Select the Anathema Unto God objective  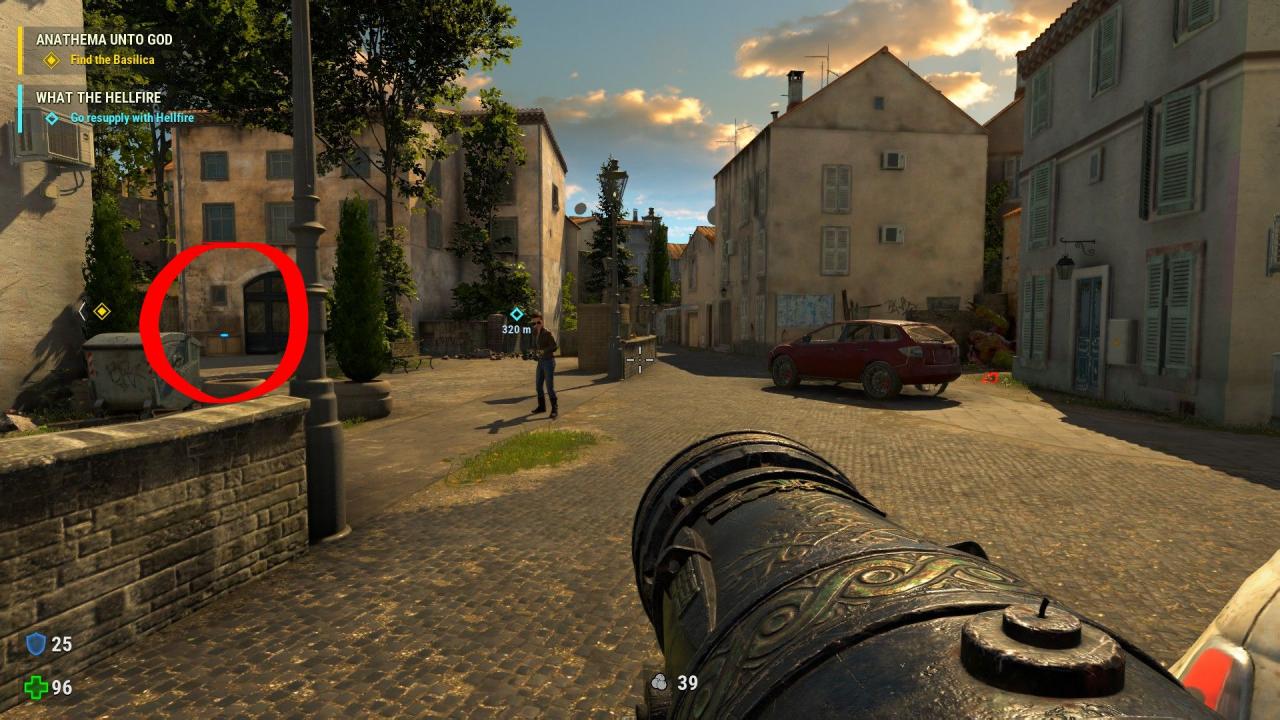click(104, 40)
